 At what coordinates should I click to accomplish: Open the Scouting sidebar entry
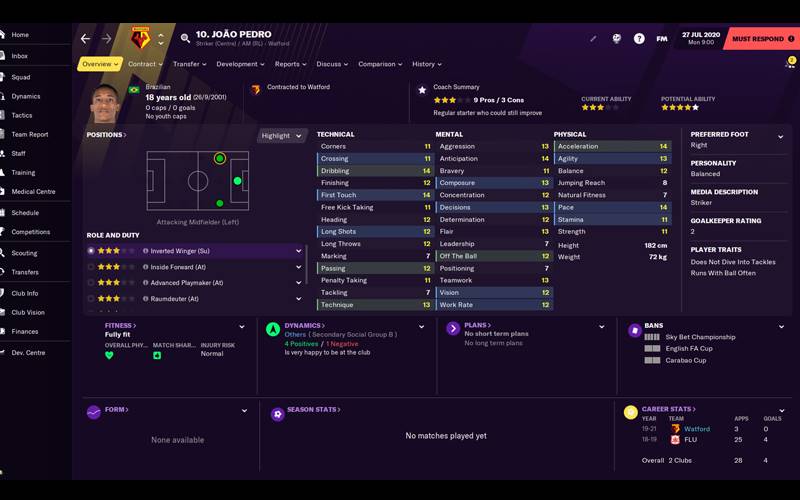point(24,253)
